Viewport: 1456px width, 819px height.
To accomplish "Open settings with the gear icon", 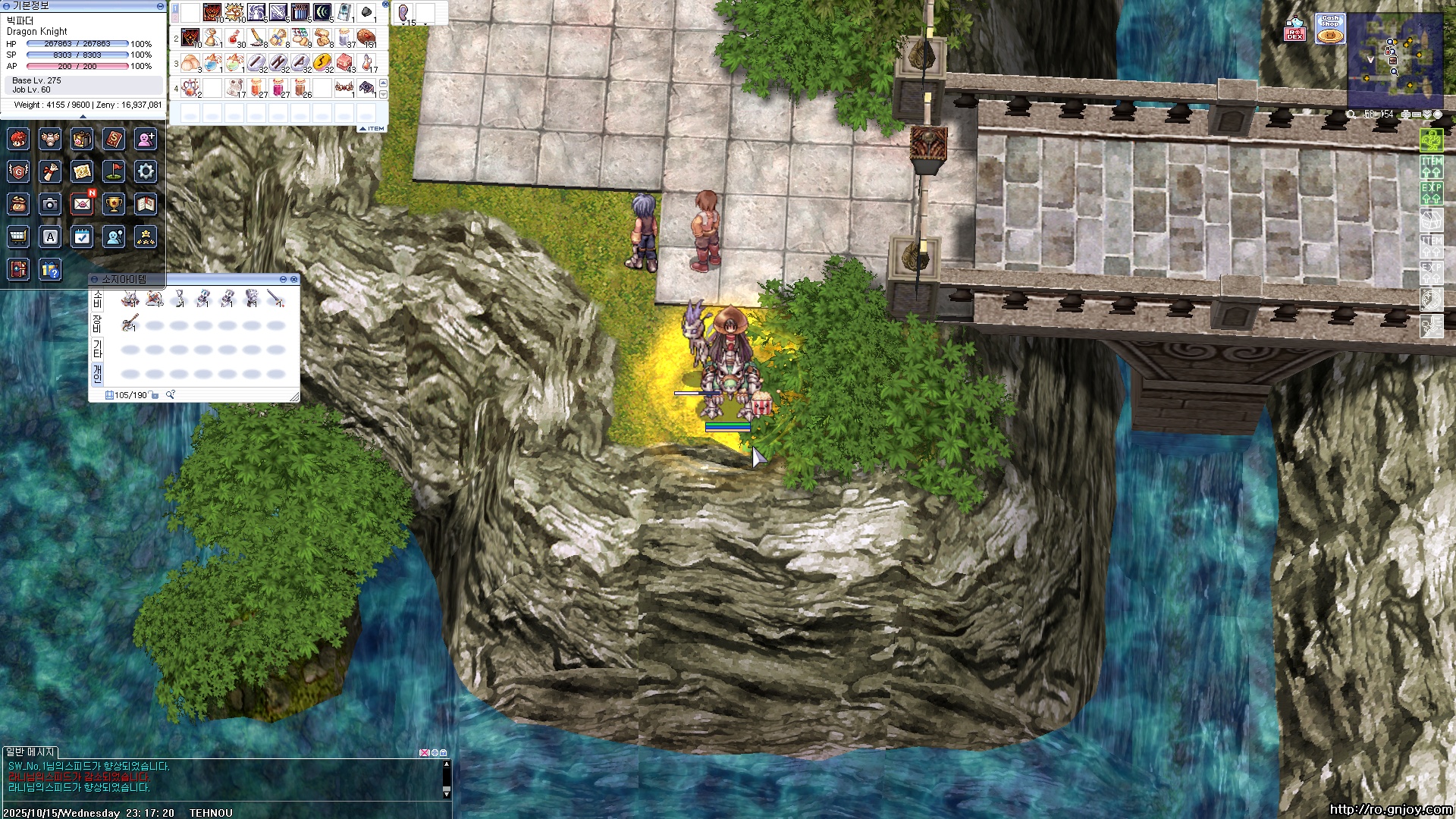I will [x=146, y=171].
